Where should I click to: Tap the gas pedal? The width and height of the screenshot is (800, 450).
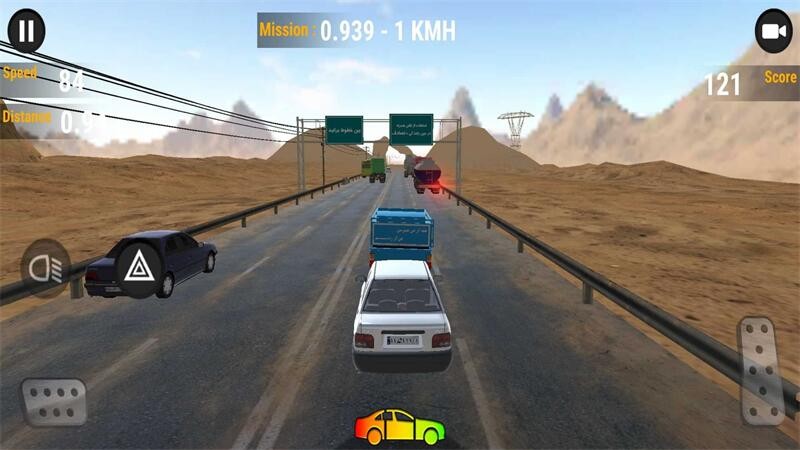[x=760, y=369]
